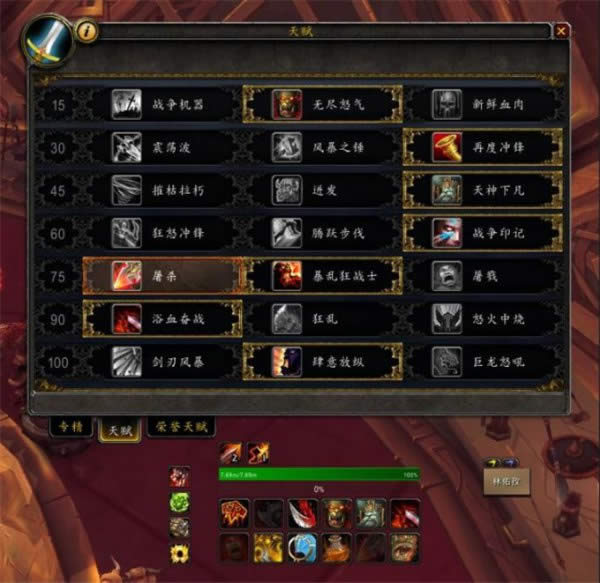This screenshot has width=600, height=583.
Task: Pick the 战争印记 talent
Action: (483, 233)
